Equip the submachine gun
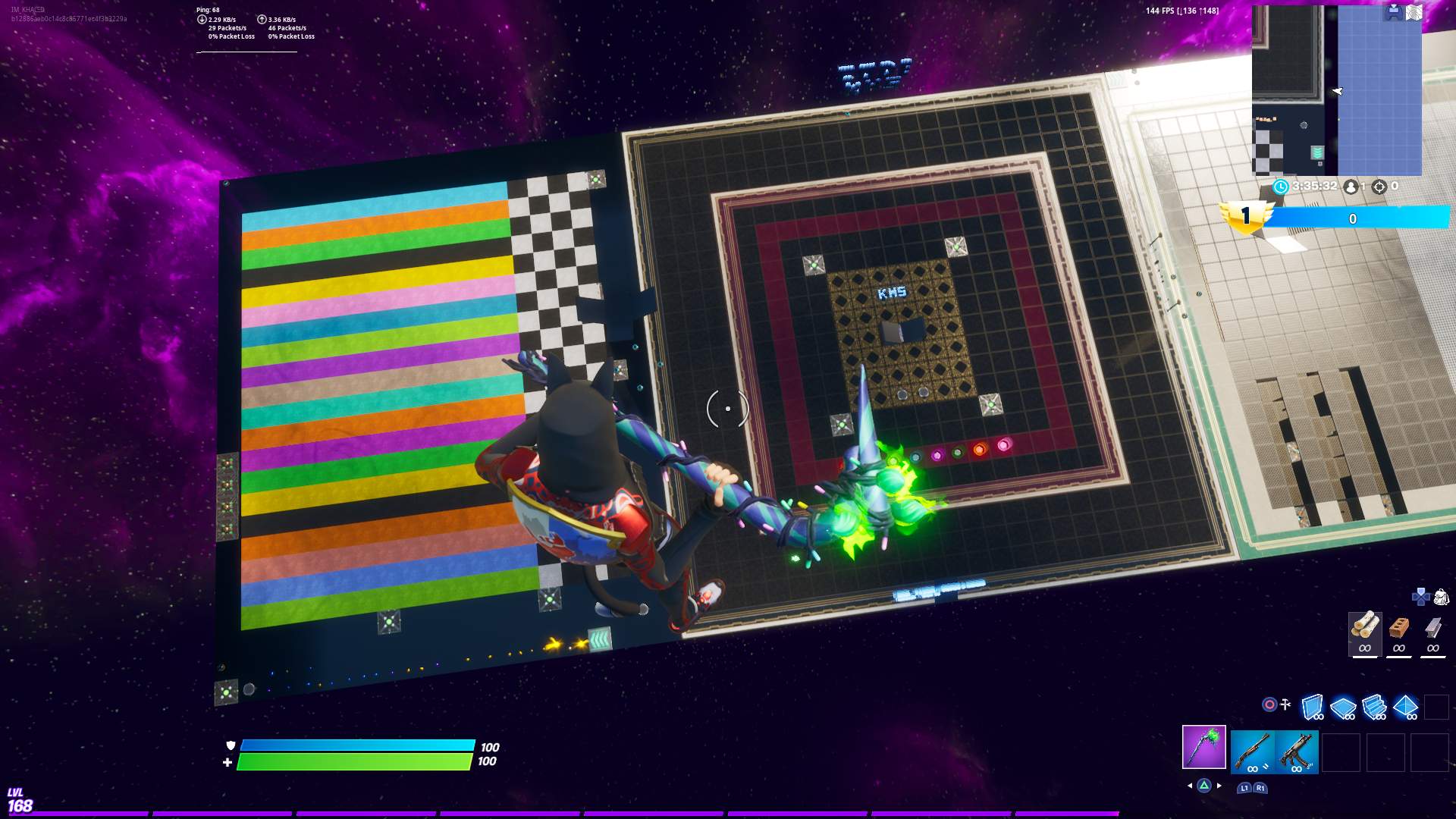This screenshot has height=819, width=1456. tap(1297, 752)
